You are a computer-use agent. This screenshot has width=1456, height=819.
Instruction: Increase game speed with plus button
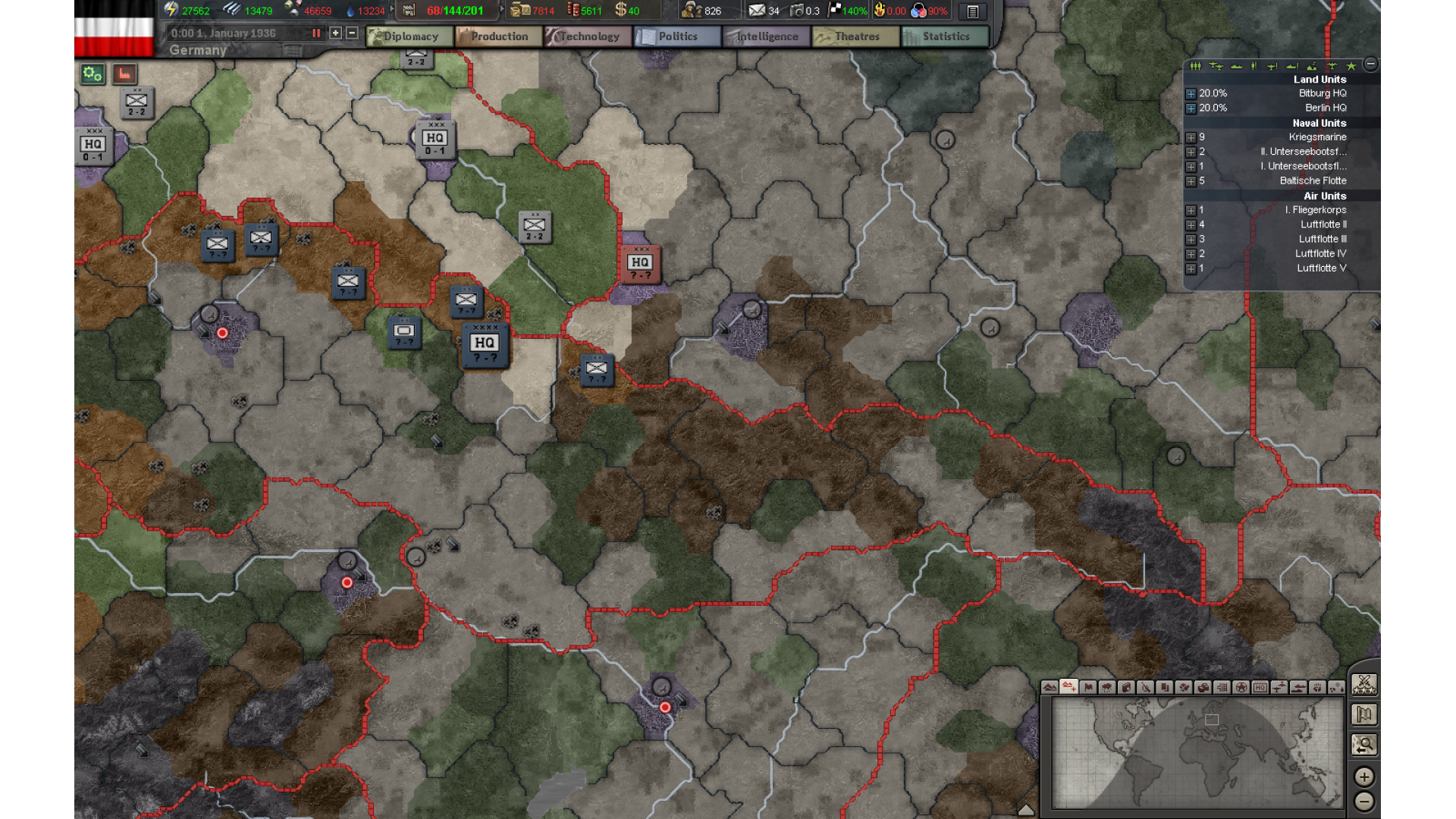pos(335,33)
